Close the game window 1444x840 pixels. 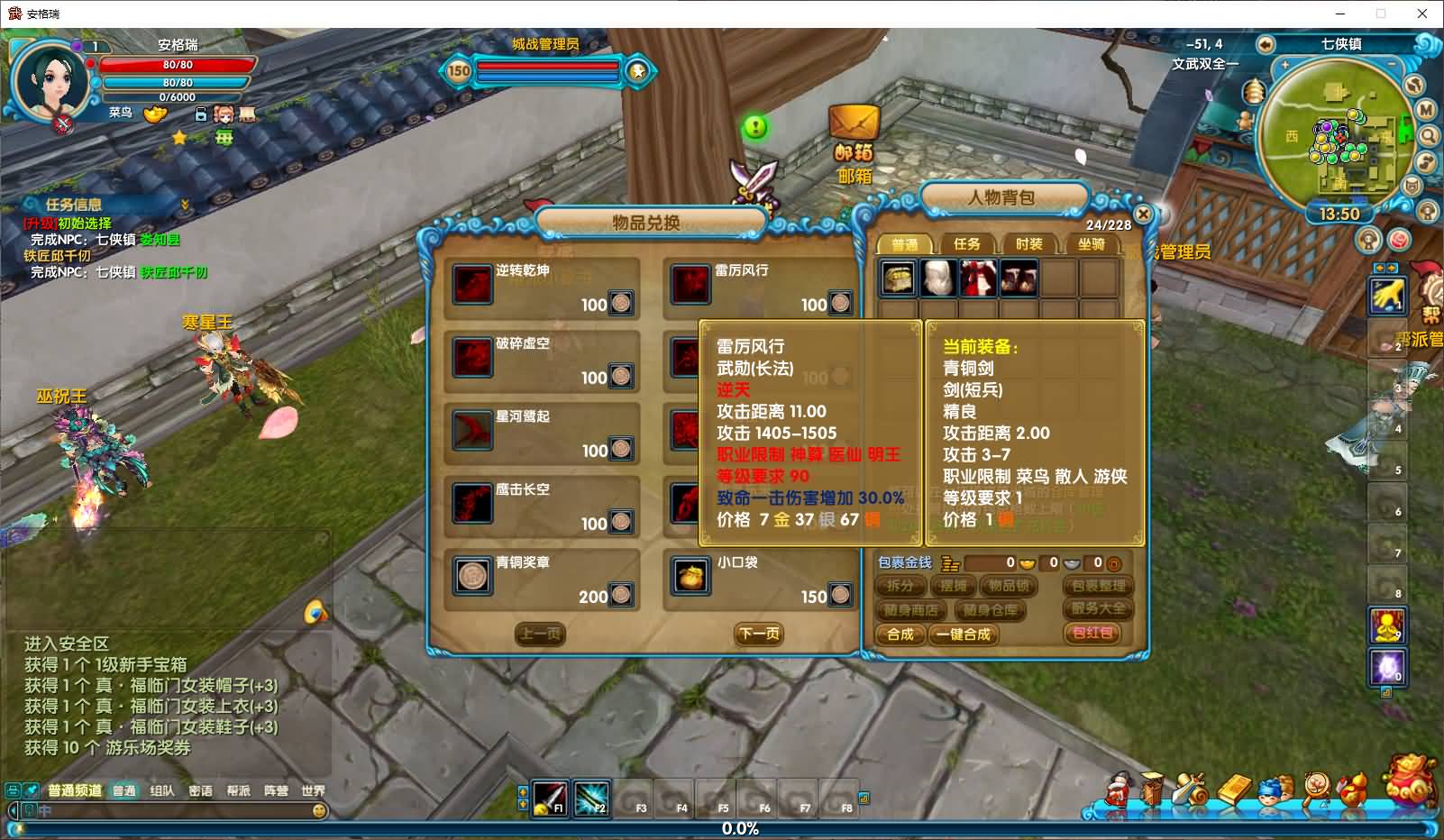[x=1422, y=14]
